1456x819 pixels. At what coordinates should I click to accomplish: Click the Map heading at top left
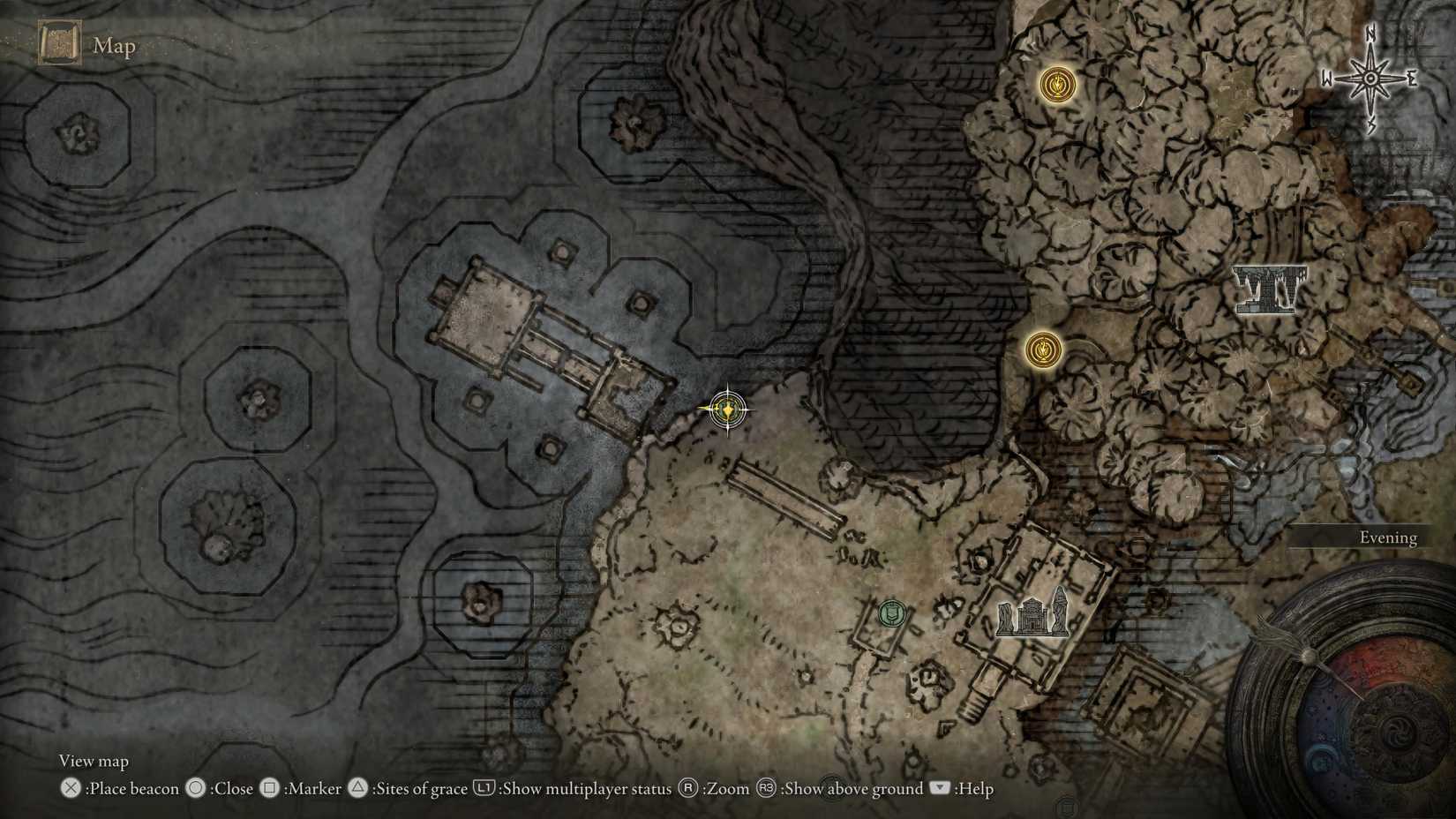coord(114,45)
